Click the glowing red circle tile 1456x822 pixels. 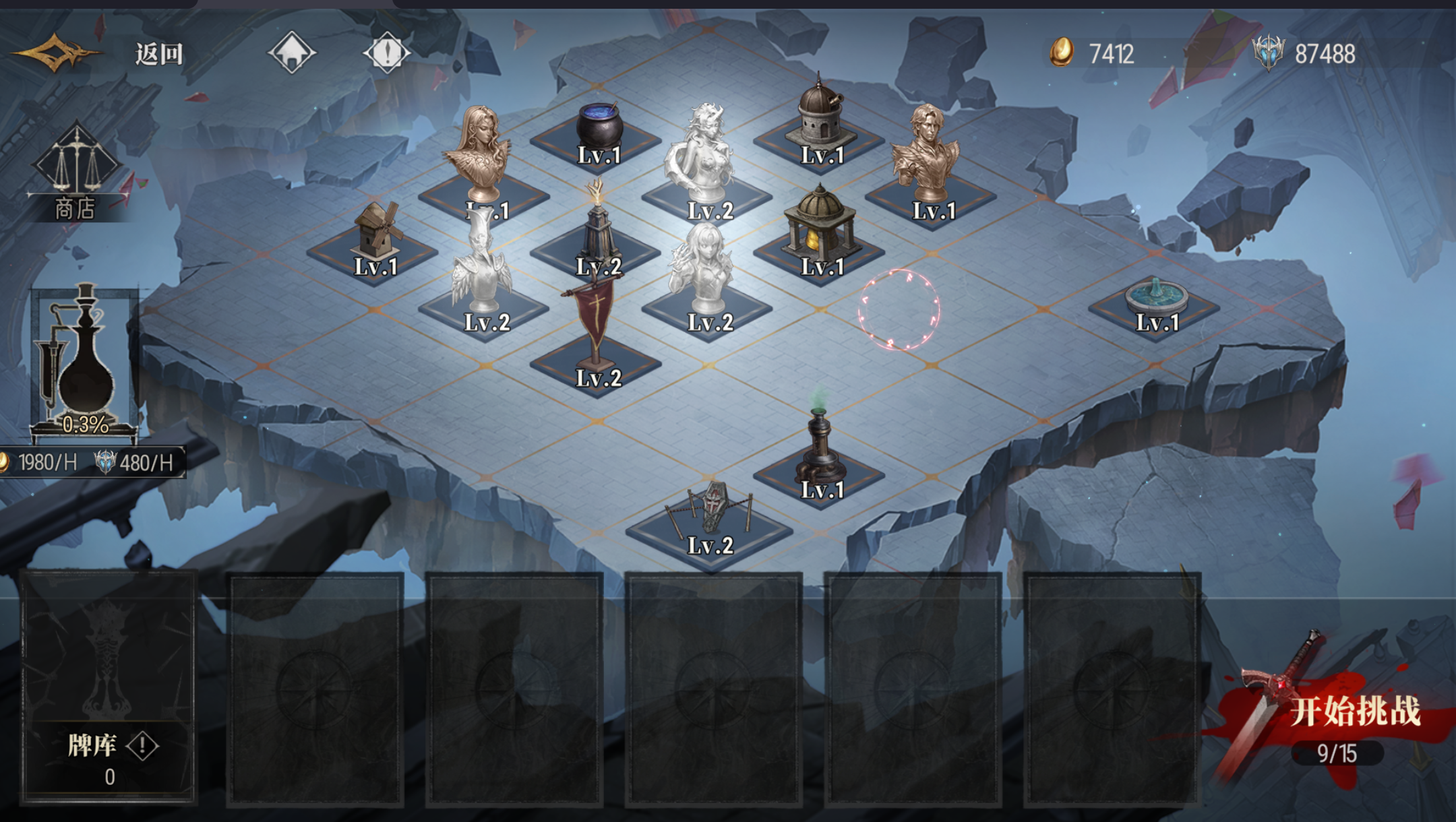coord(899,310)
